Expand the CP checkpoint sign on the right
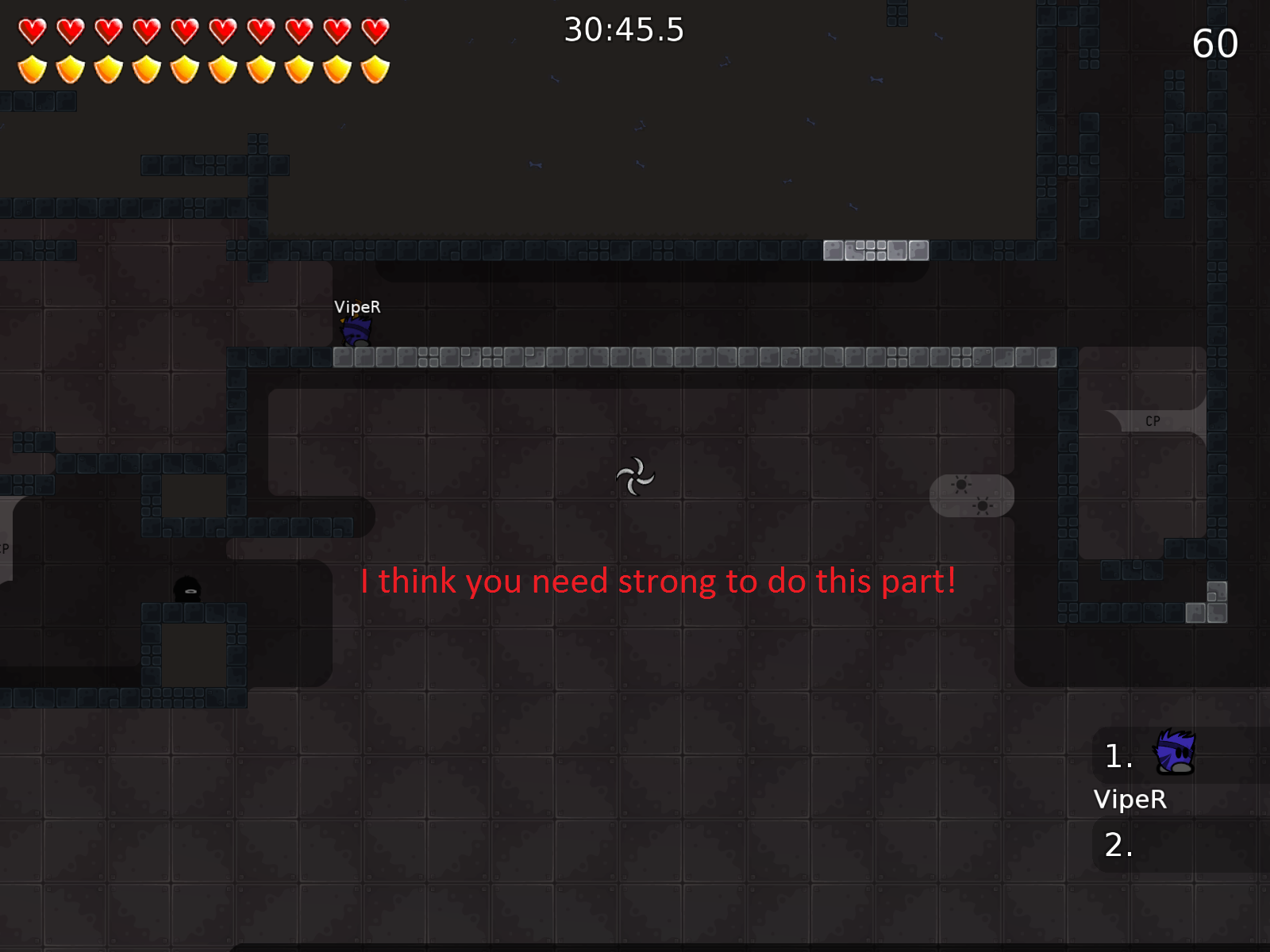The image size is (1270, 952). (1153, 420)
